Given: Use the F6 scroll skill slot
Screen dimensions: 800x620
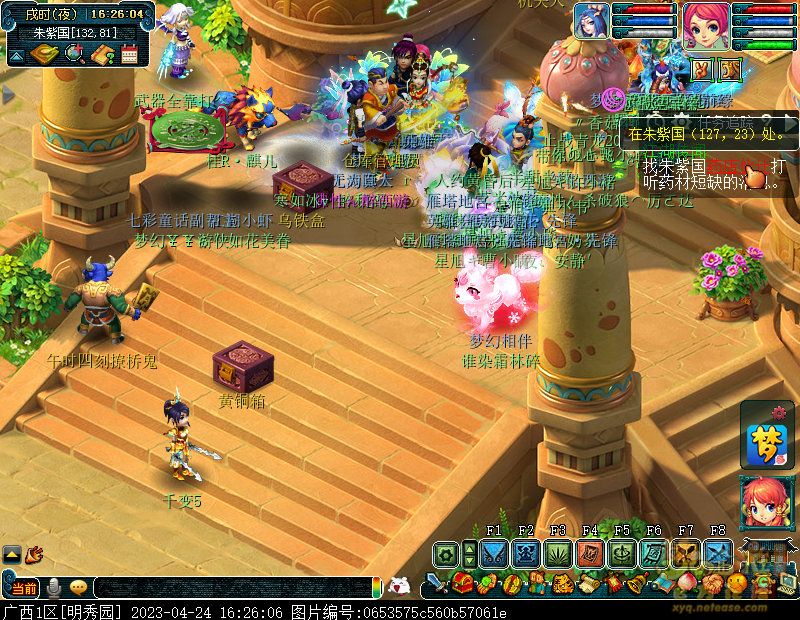Looking at the screenshot, I should click(x=654, y=553).
